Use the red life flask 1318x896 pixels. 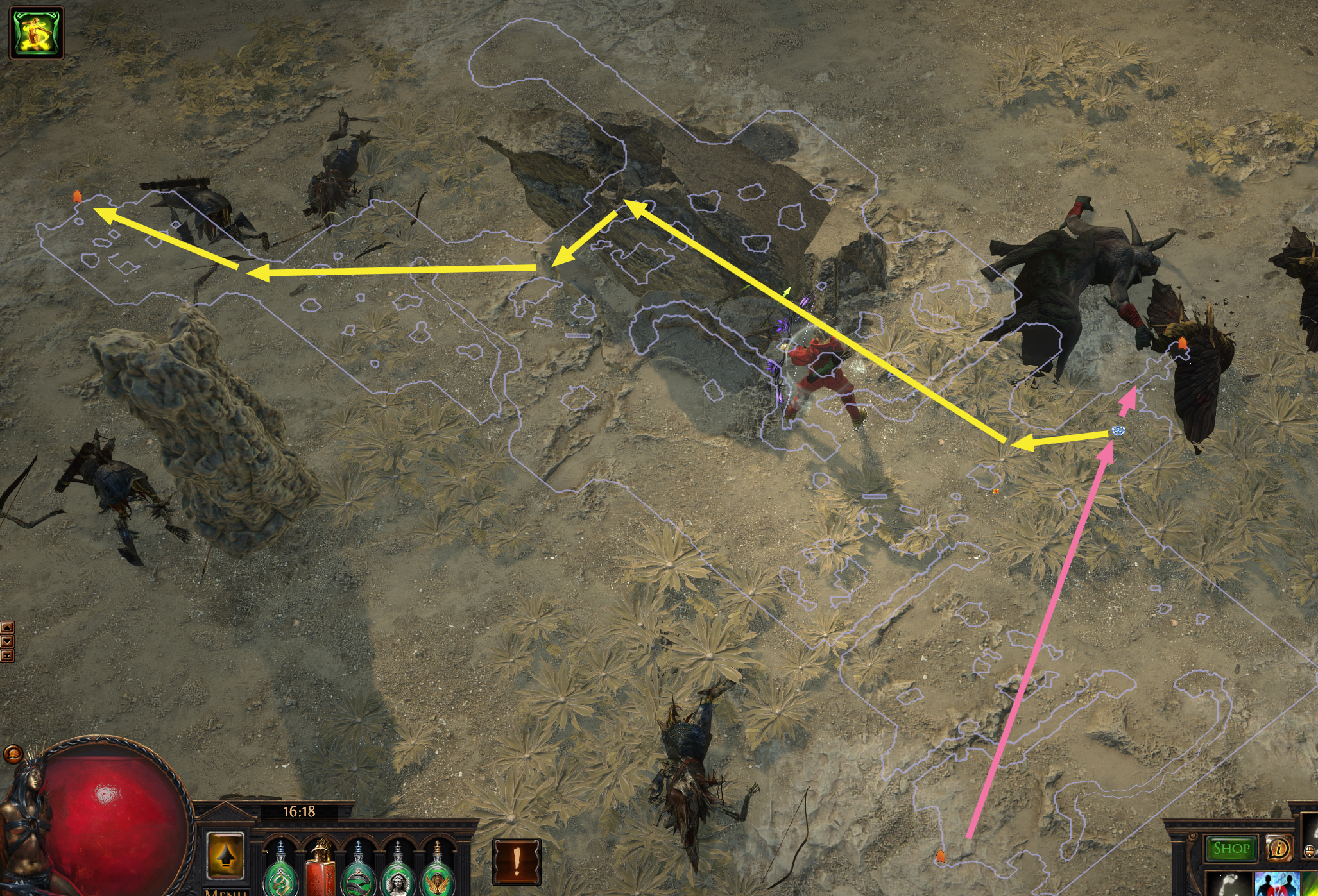(x=320, y=869)
